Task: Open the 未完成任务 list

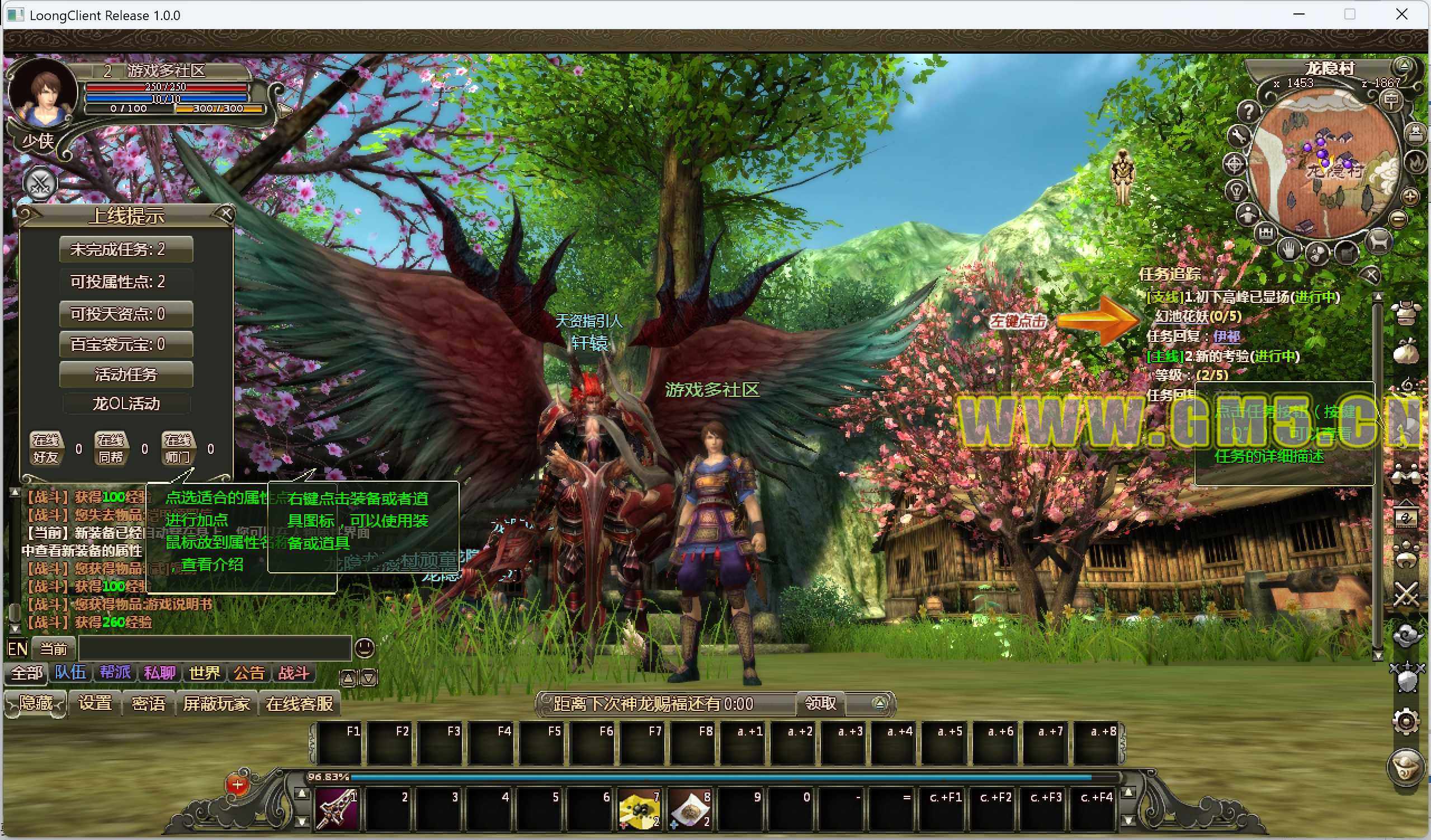Action: coord(125,250)
